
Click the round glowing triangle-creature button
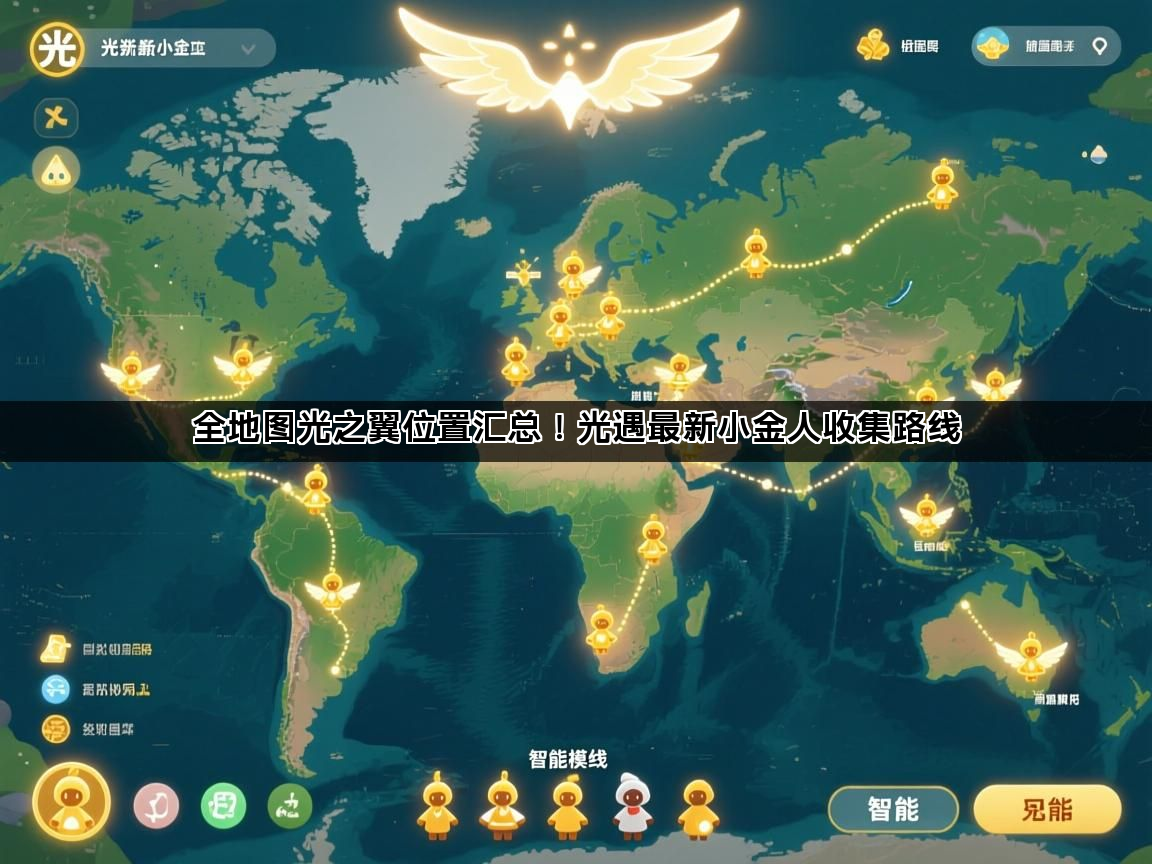click(x=56, y=170)
